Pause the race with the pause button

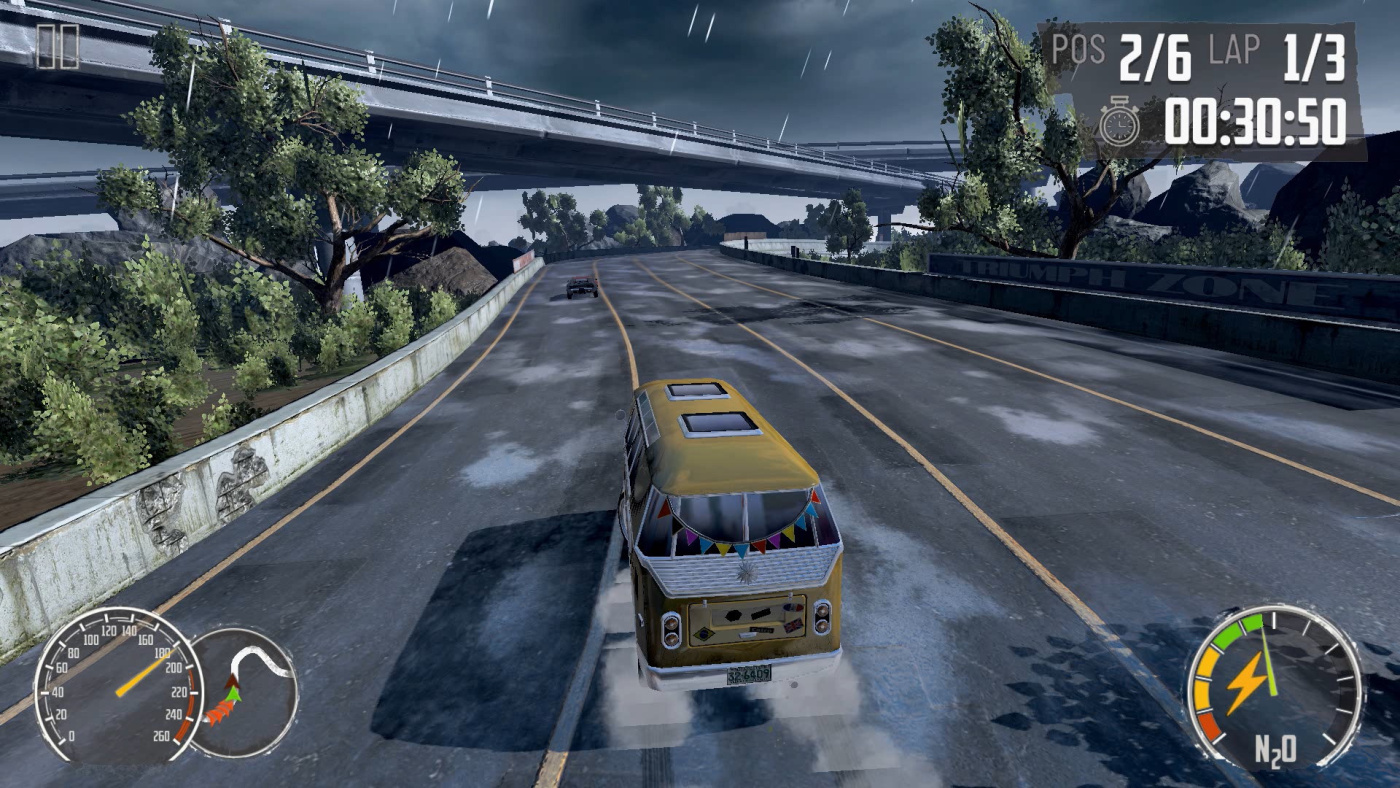pyautogui.click(x=57, y=47)
